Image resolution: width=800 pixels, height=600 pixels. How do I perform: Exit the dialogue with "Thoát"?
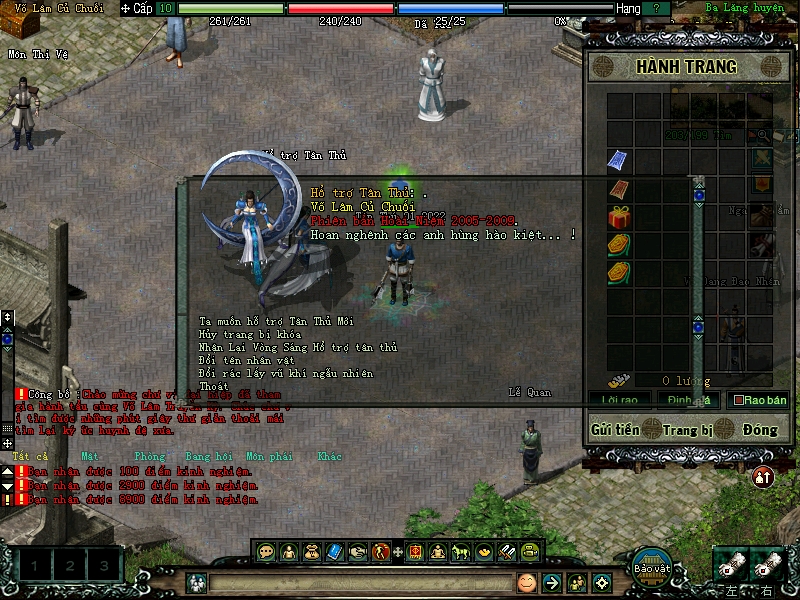214,386
